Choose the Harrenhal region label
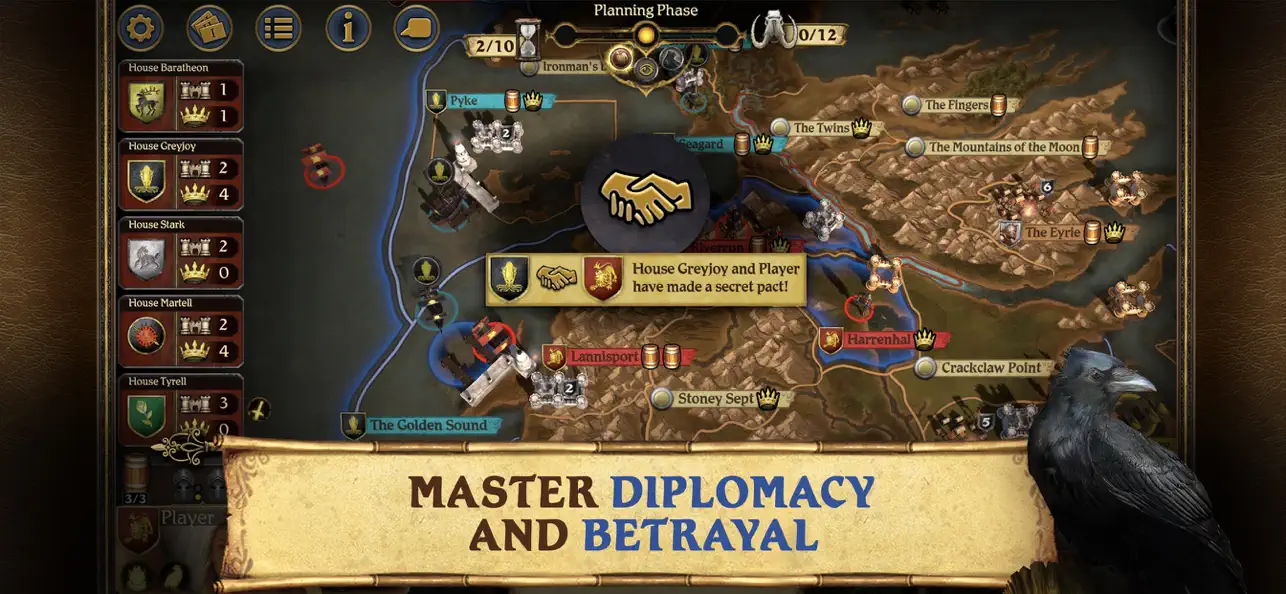This screenshot has height=594, width=1286. (x=878, y=340)
